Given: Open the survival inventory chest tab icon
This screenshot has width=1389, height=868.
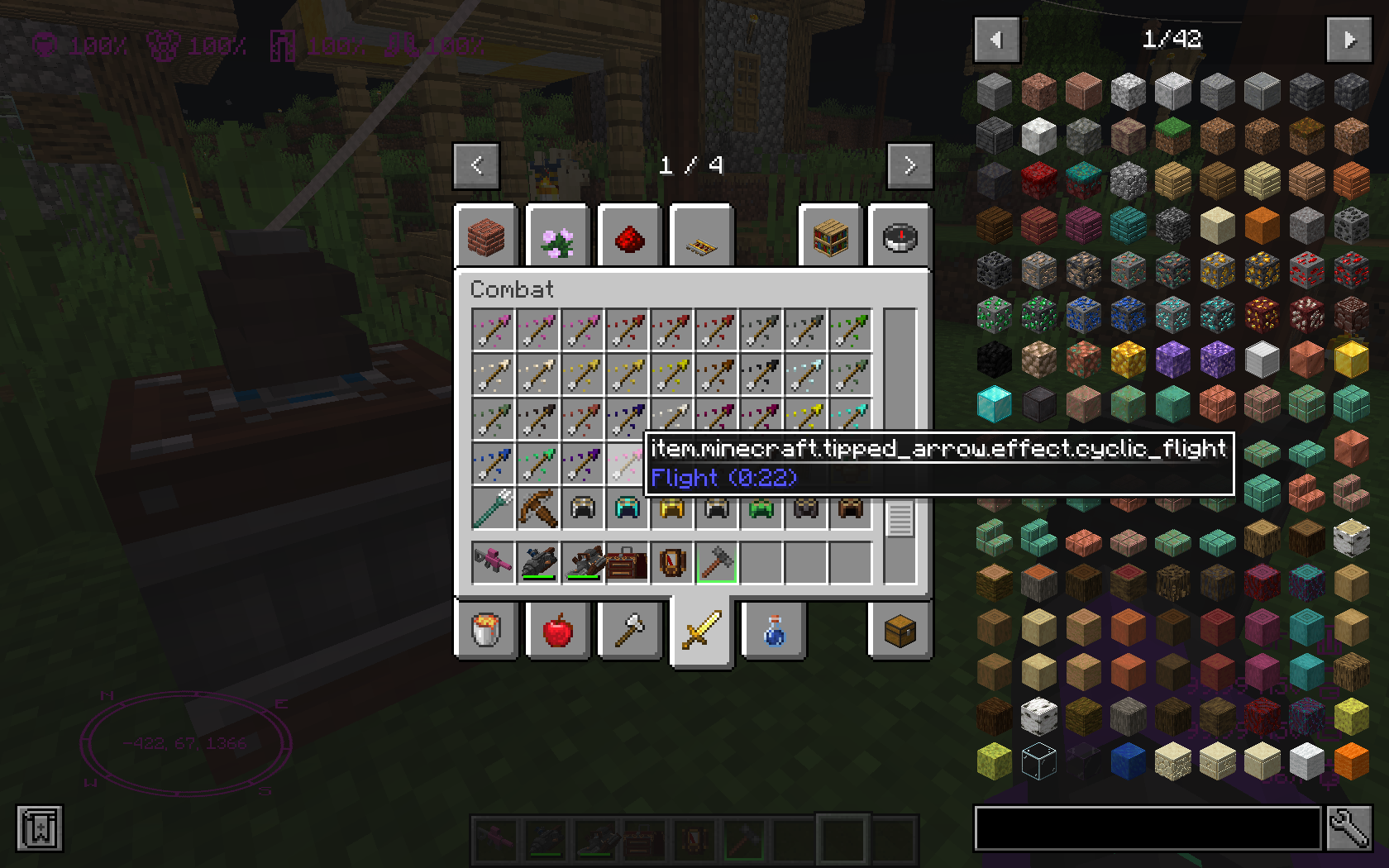Looking at the screenshot, I should (901, 629).
